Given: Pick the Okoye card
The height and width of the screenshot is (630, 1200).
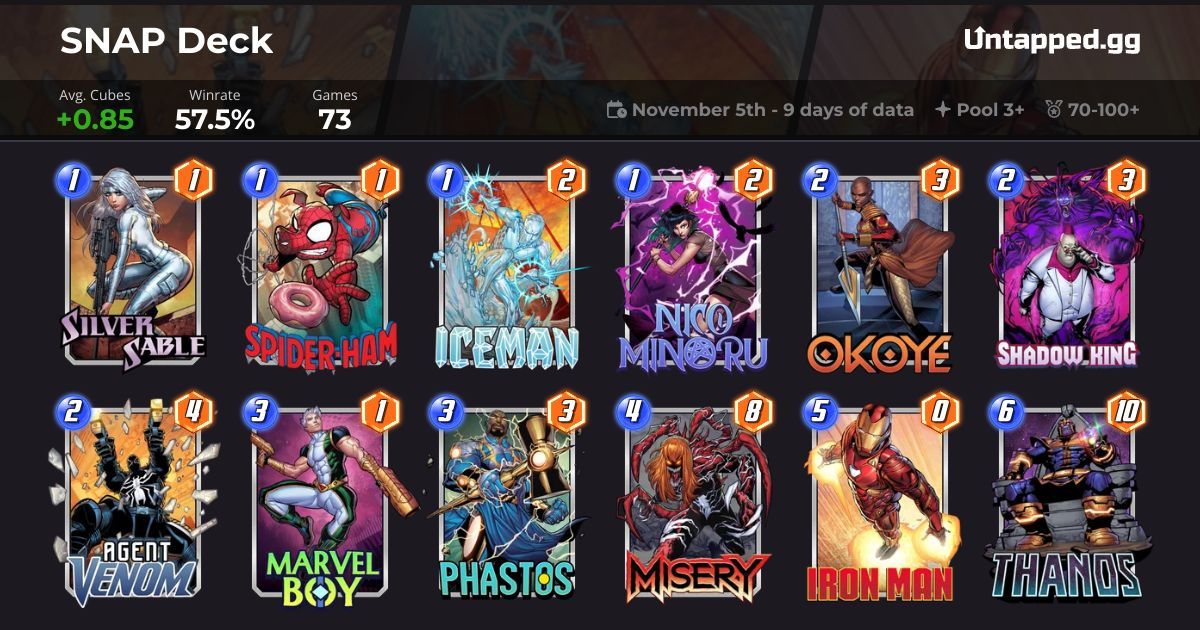Looking at the screenshot, I should point(879,270).
